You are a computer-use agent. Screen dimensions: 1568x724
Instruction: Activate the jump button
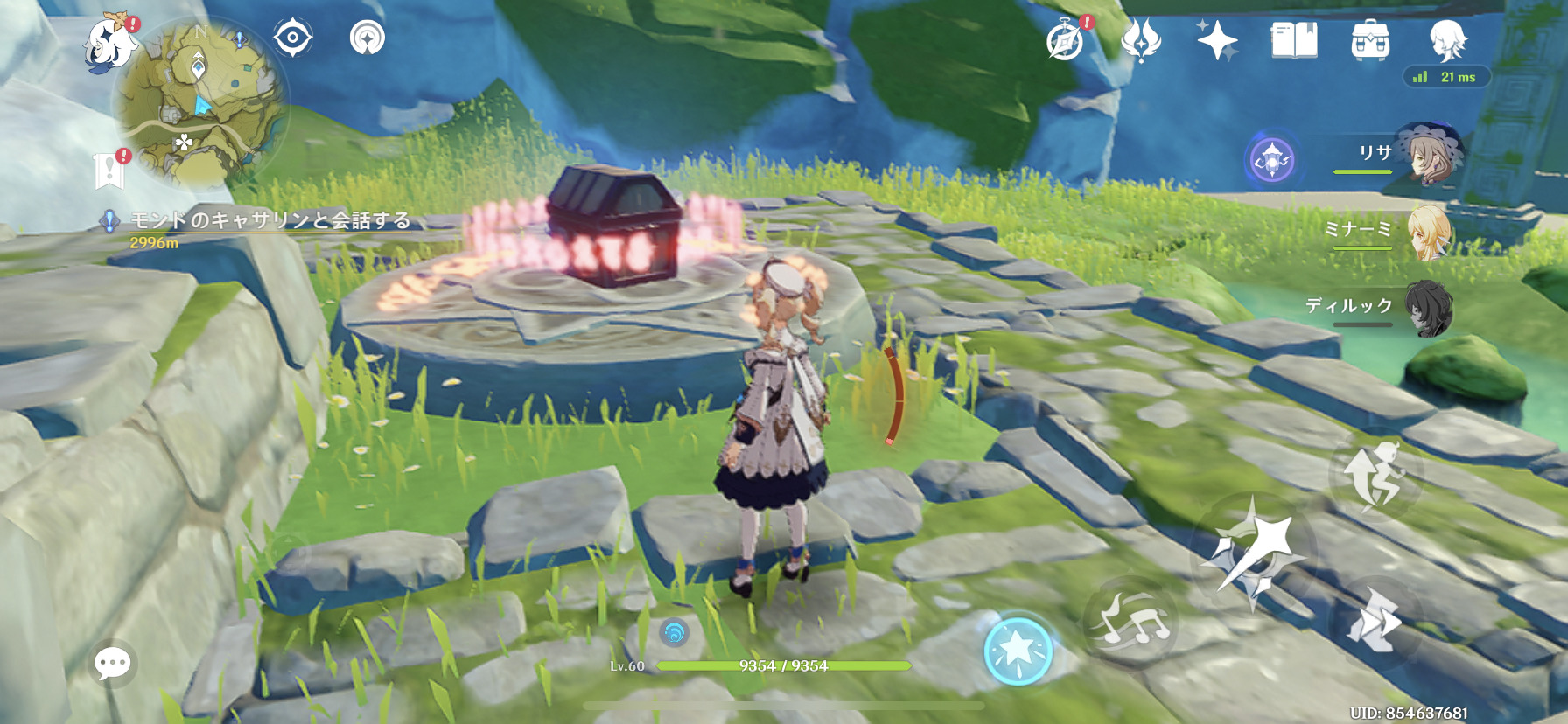(x=1375, y=475)
